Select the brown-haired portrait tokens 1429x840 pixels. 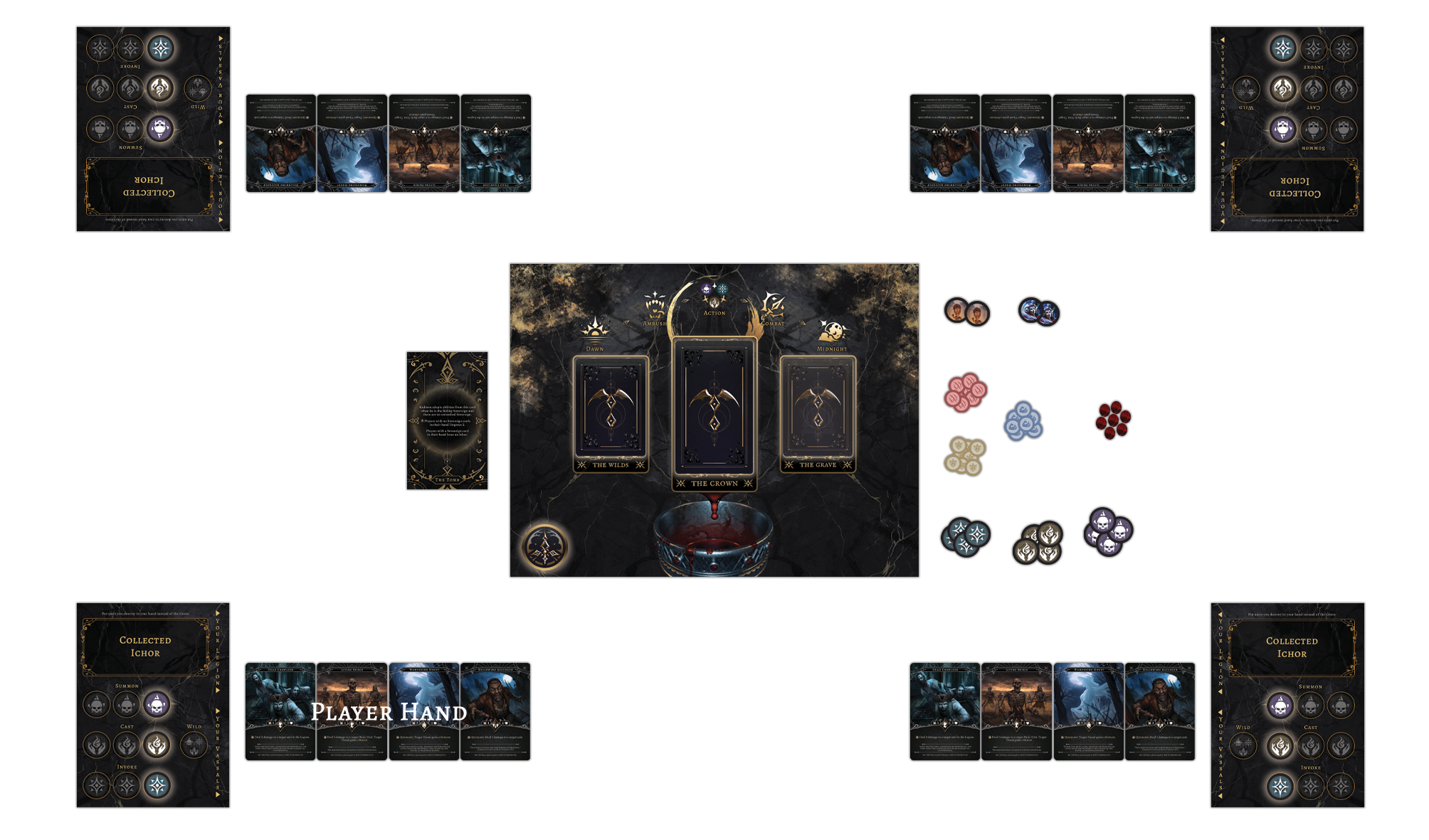966,312
